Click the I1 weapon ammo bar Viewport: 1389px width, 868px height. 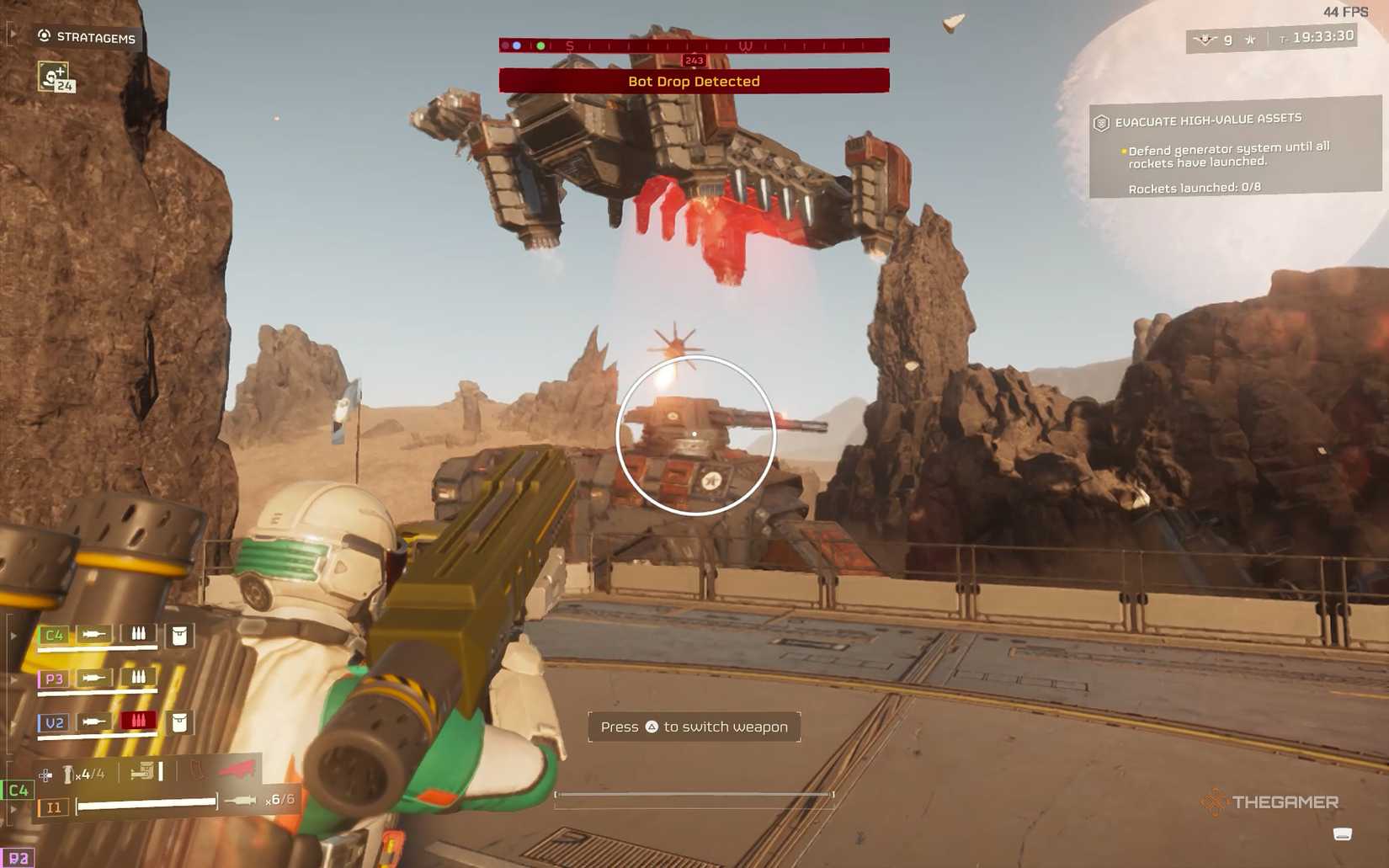coord(147,806)
